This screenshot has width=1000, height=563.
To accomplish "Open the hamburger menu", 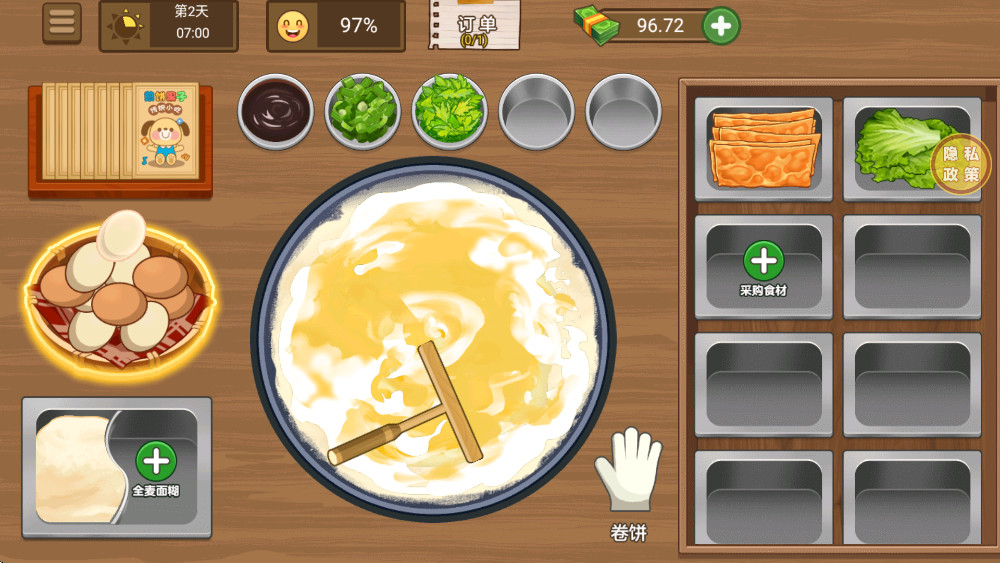I will (x=62, y=24).
